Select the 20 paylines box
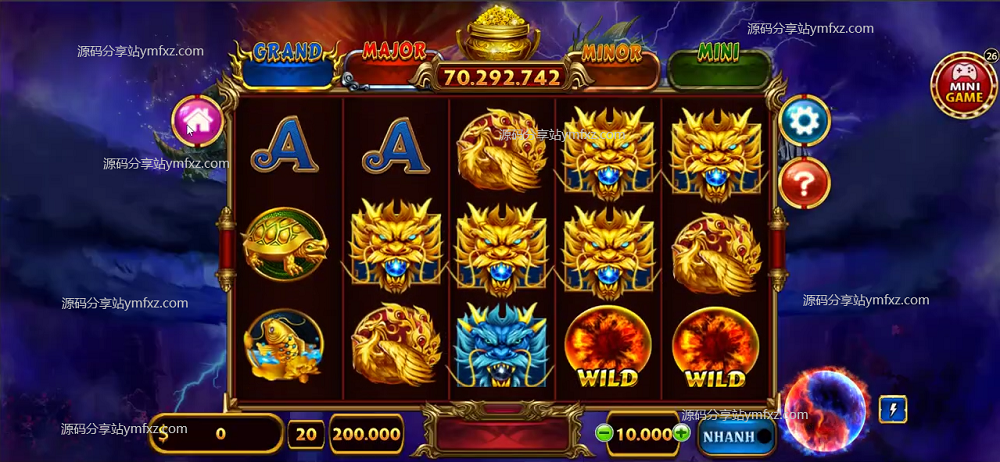This screenshot has height=462, width=1000. (305, 434)
